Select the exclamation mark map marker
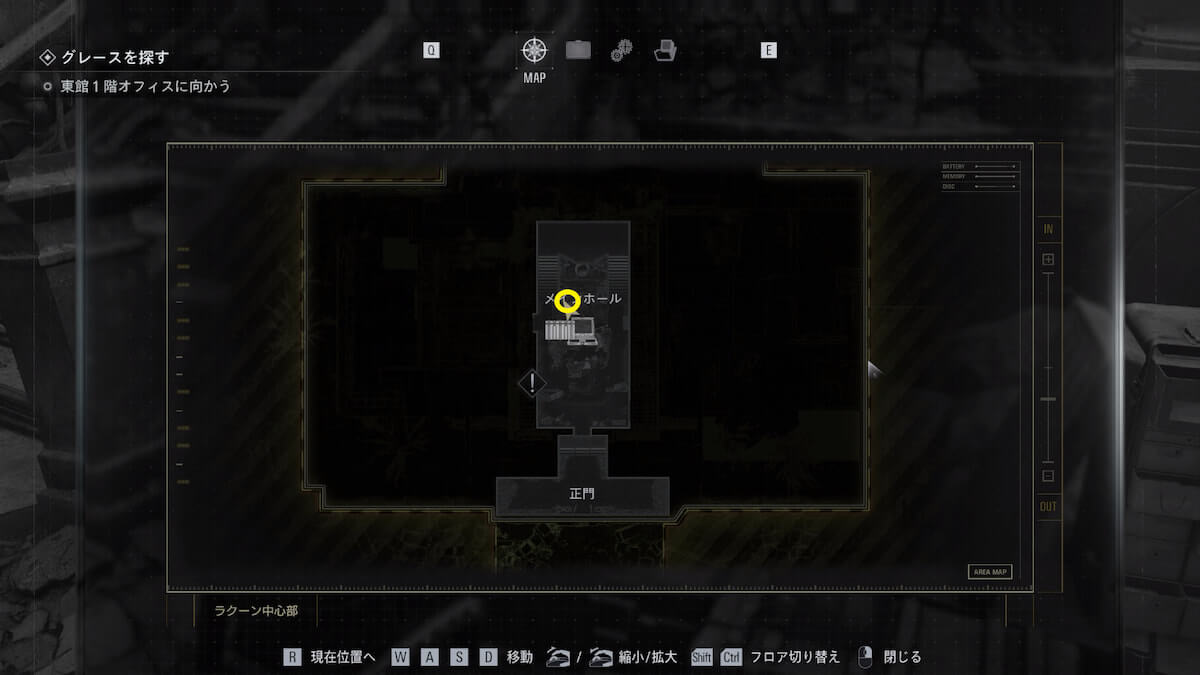Image resolution: width=1200 pixels, height=675 pixels. tap(533, 382)
